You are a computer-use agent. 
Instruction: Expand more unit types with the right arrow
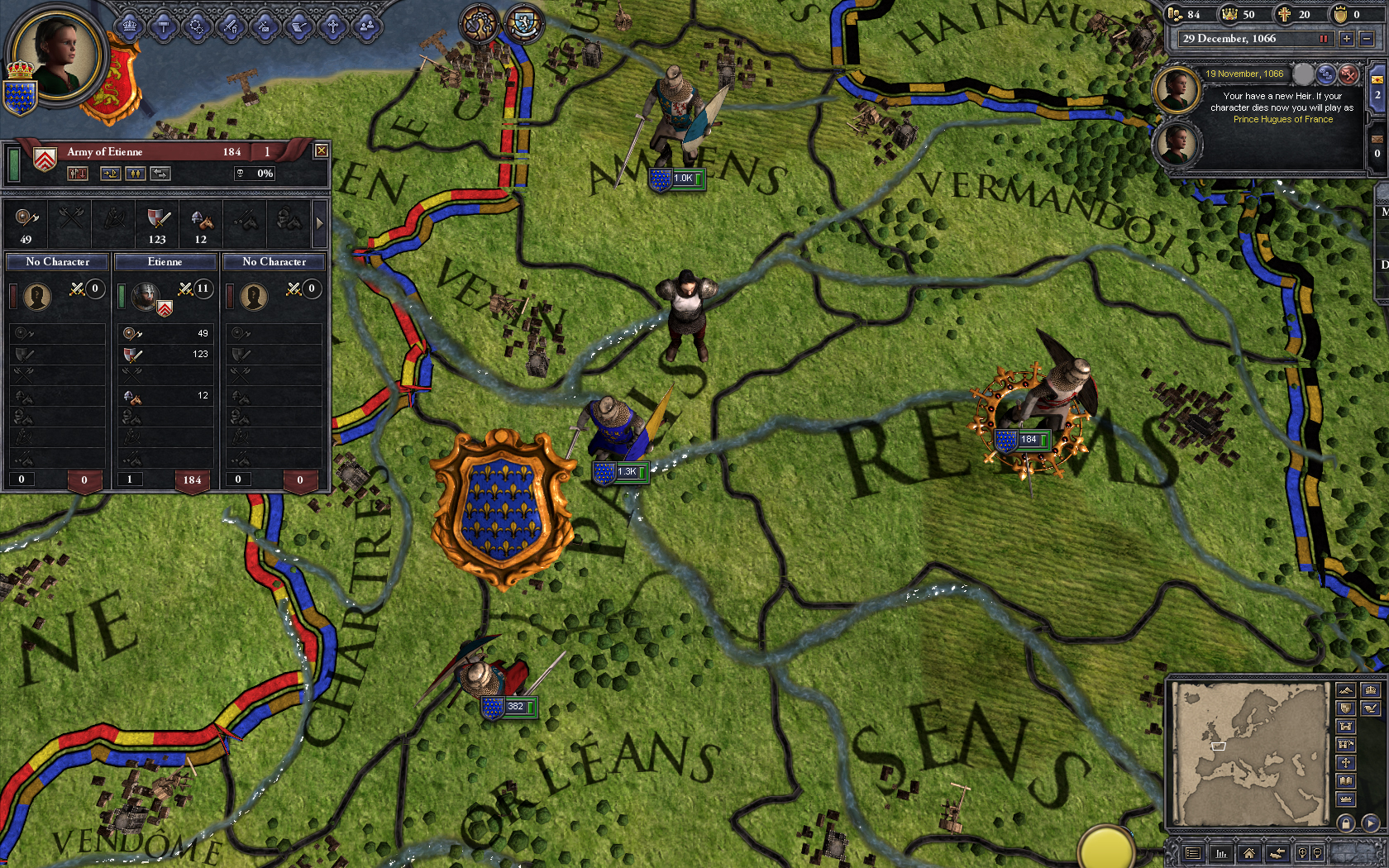coord(321,223)
